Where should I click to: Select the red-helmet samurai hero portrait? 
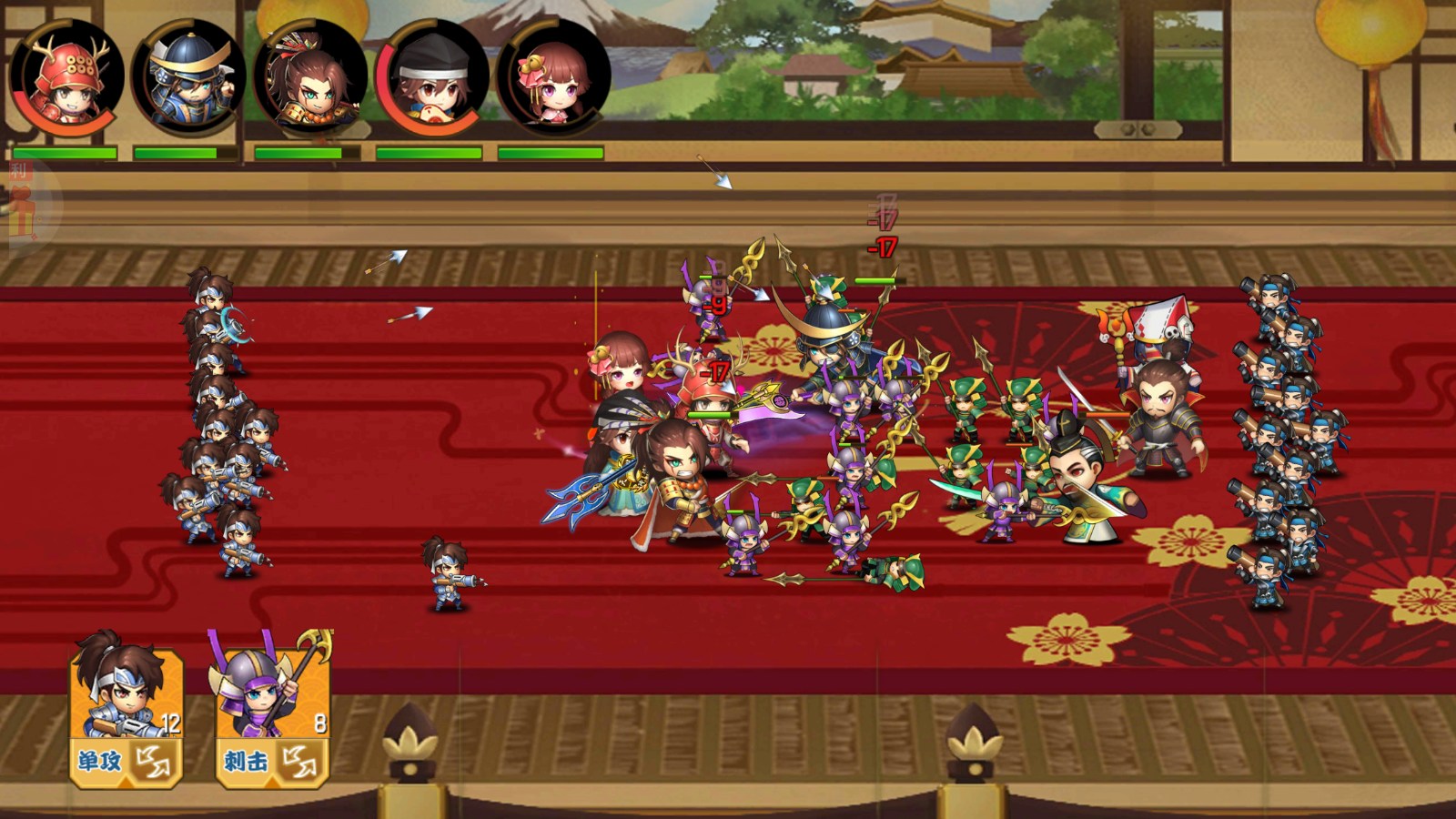[x=67, y=78]
